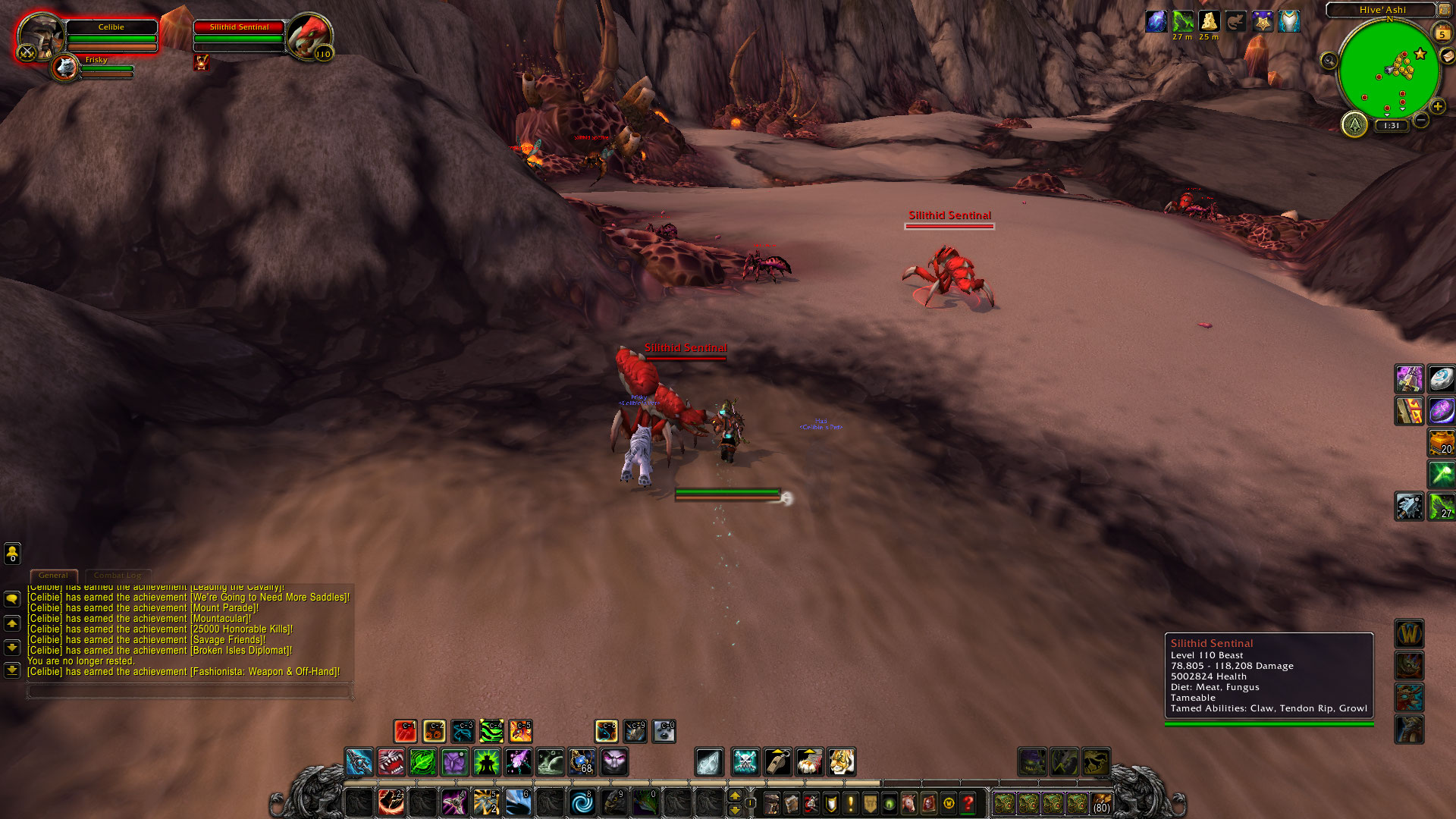Zoom out the minimap with minus button
This screenshot has width=1456, height=819.
pos(1421,120)
